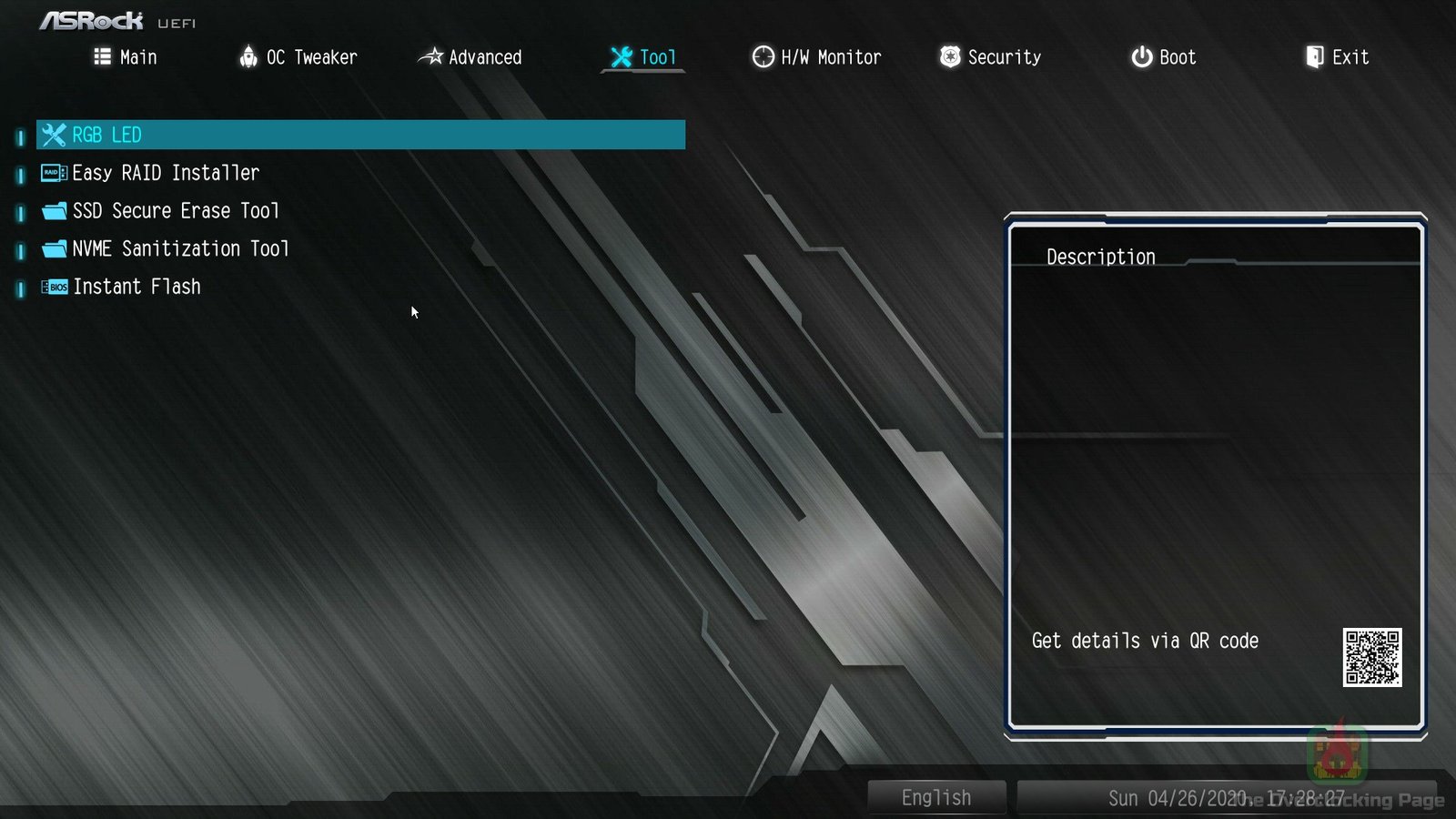Open SSD Secure Erase Tool
1456x819 pixels.
point(176,211)
